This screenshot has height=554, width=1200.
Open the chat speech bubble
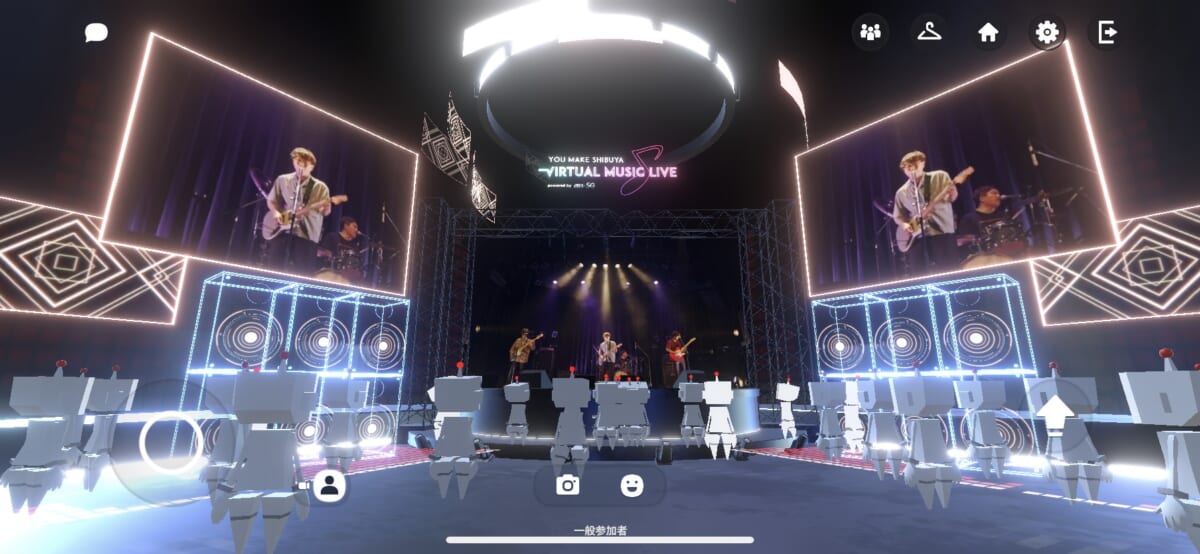click(x=96, y=33)
